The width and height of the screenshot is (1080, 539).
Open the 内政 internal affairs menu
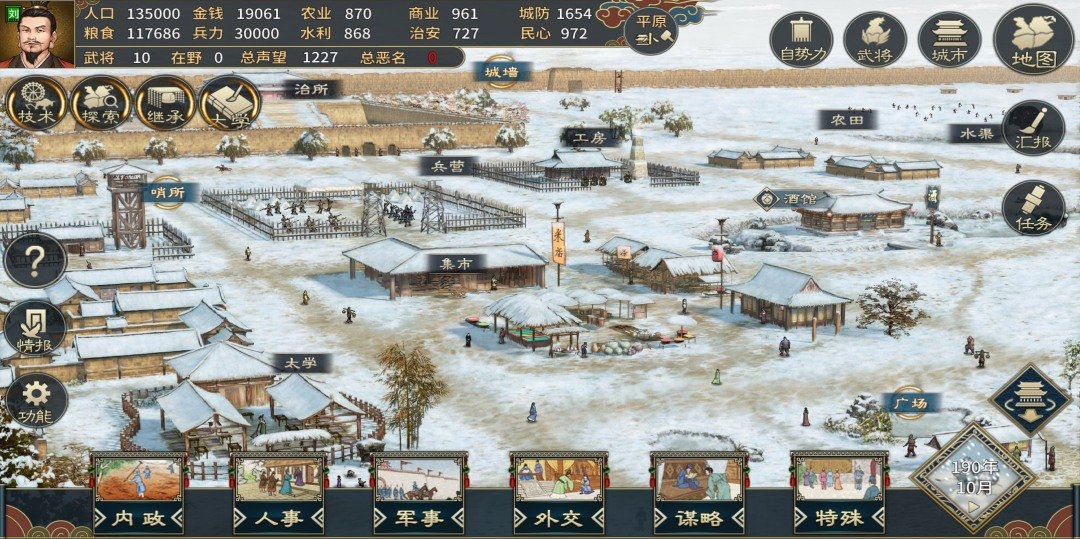pyautogui.click(x=138, y=492)
